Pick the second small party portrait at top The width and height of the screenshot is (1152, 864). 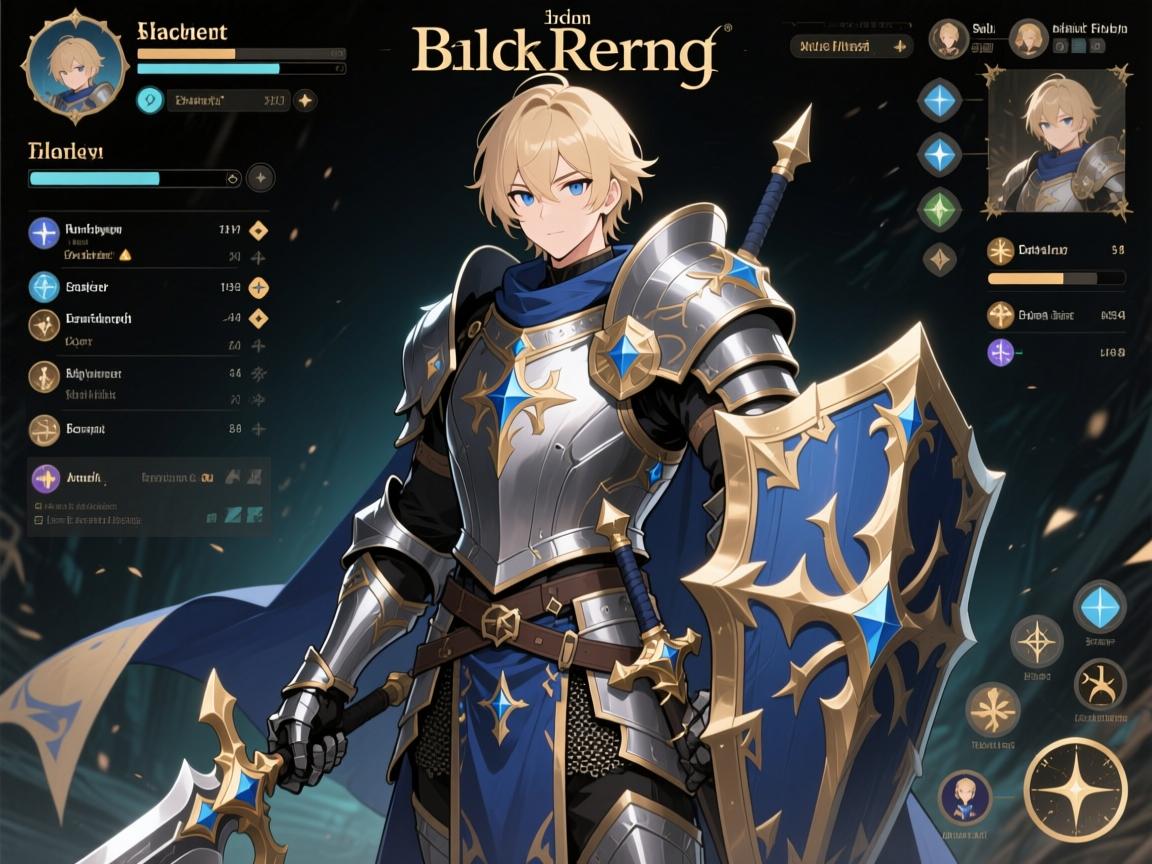1027,39
